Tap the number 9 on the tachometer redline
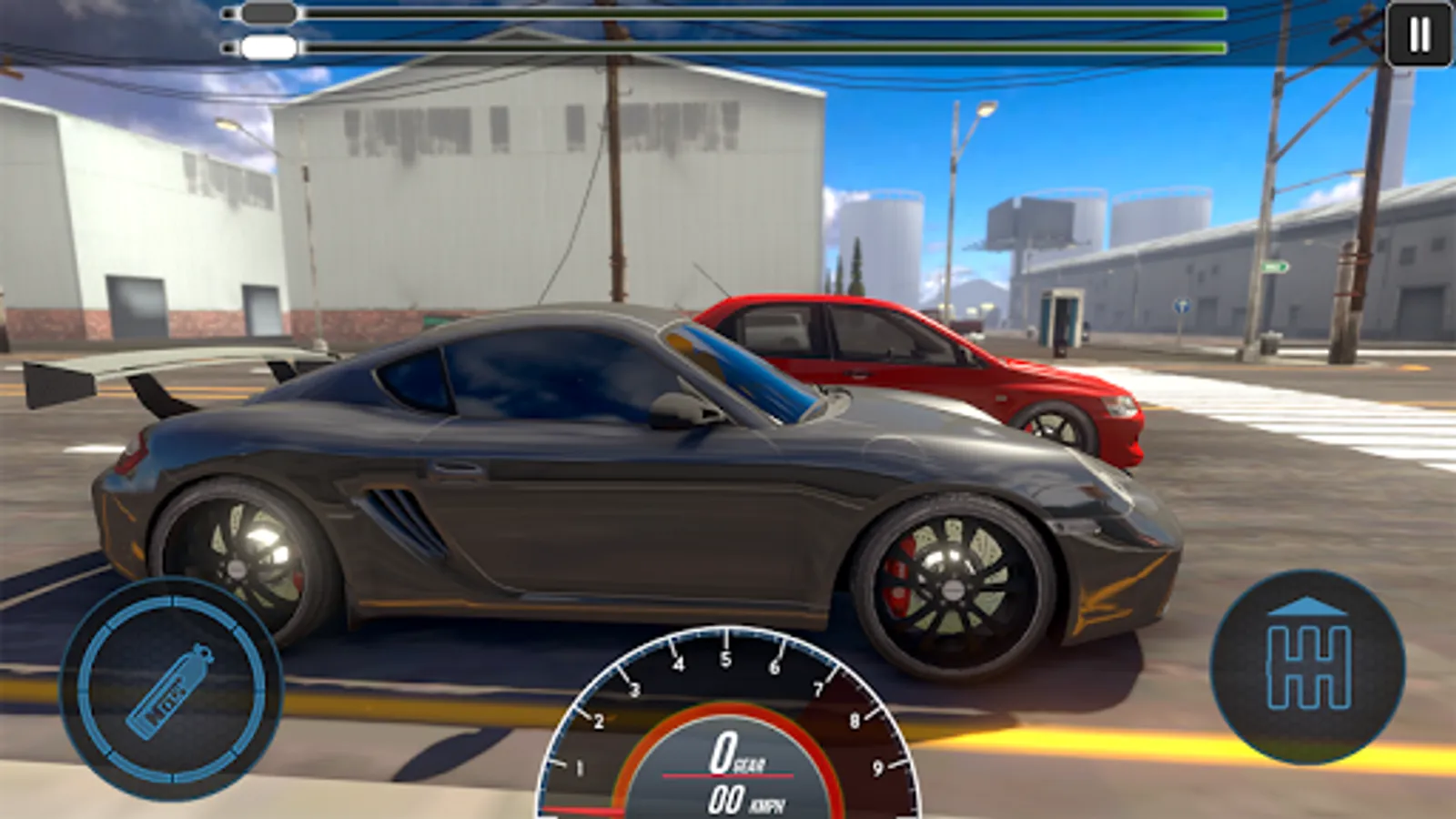 [879, 767]
